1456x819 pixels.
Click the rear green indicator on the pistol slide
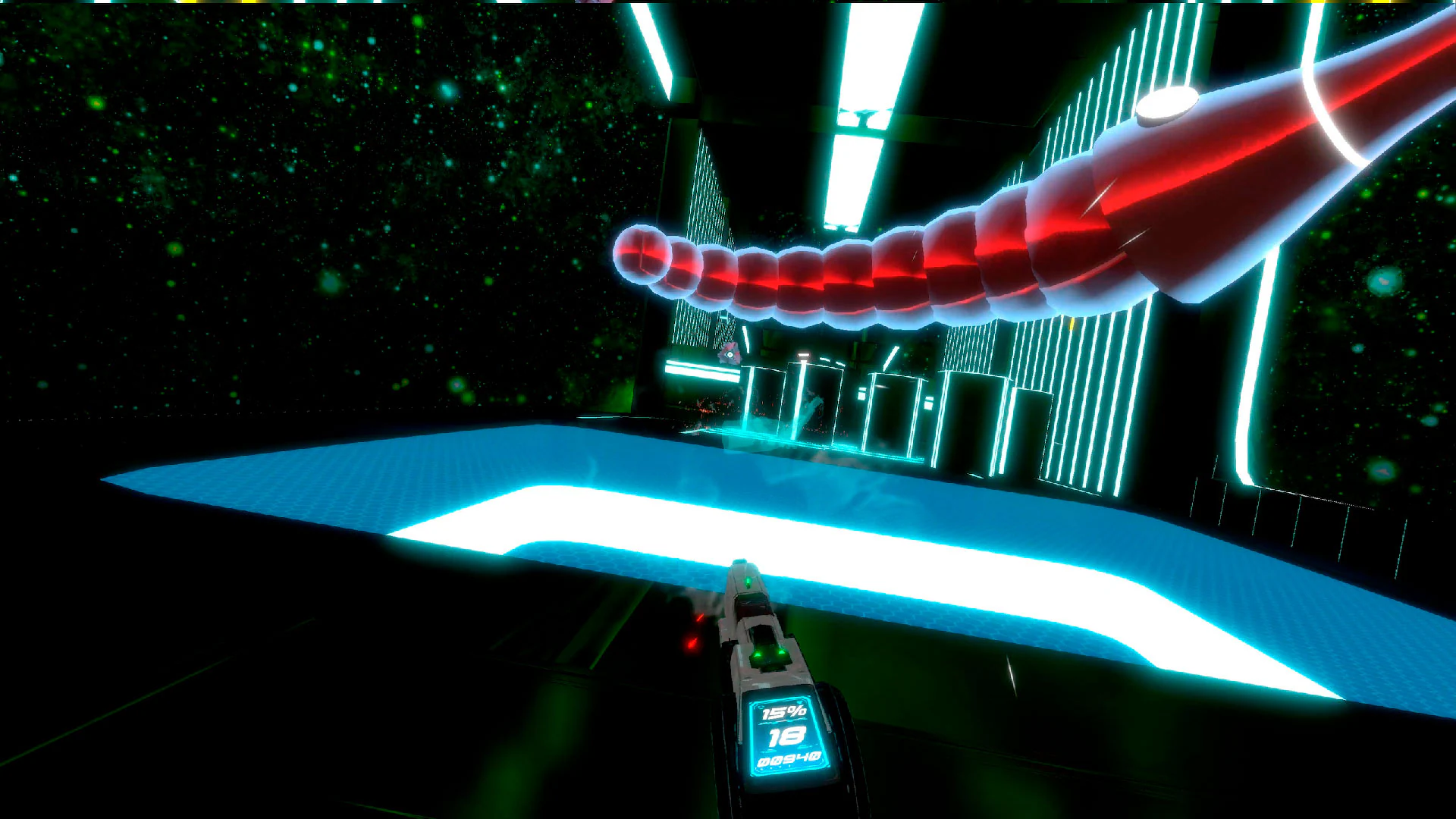click(768, 654)
